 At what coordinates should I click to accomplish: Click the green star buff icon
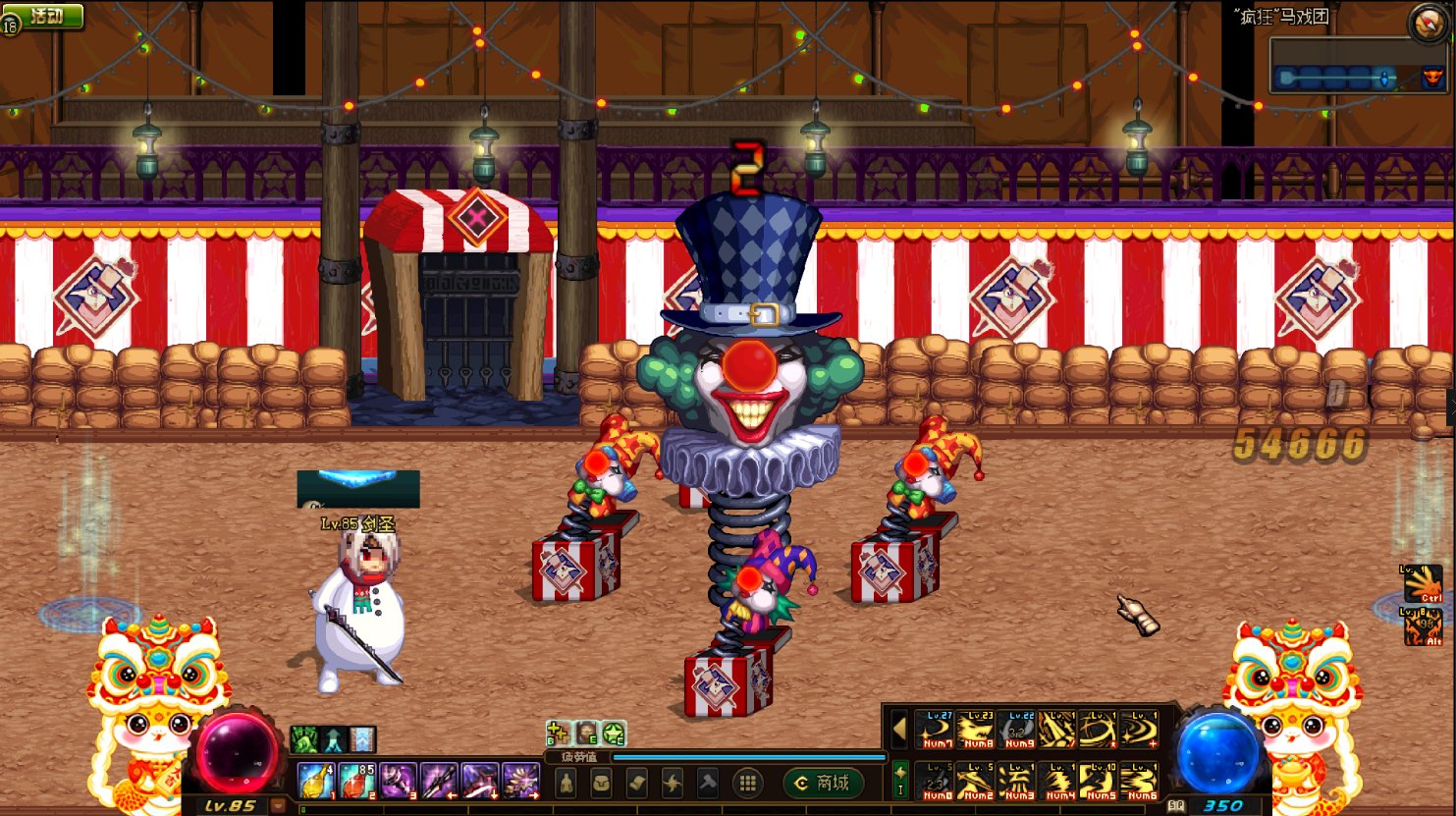[x=615, y=733]
